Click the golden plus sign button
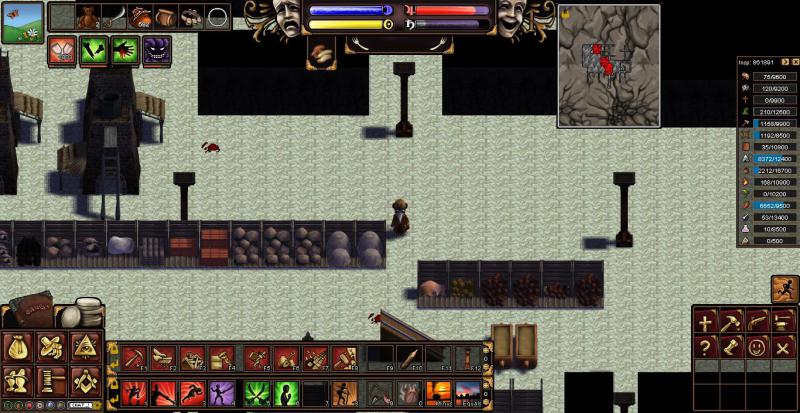Viewport: 800px width, 413px height. point(706,322)
